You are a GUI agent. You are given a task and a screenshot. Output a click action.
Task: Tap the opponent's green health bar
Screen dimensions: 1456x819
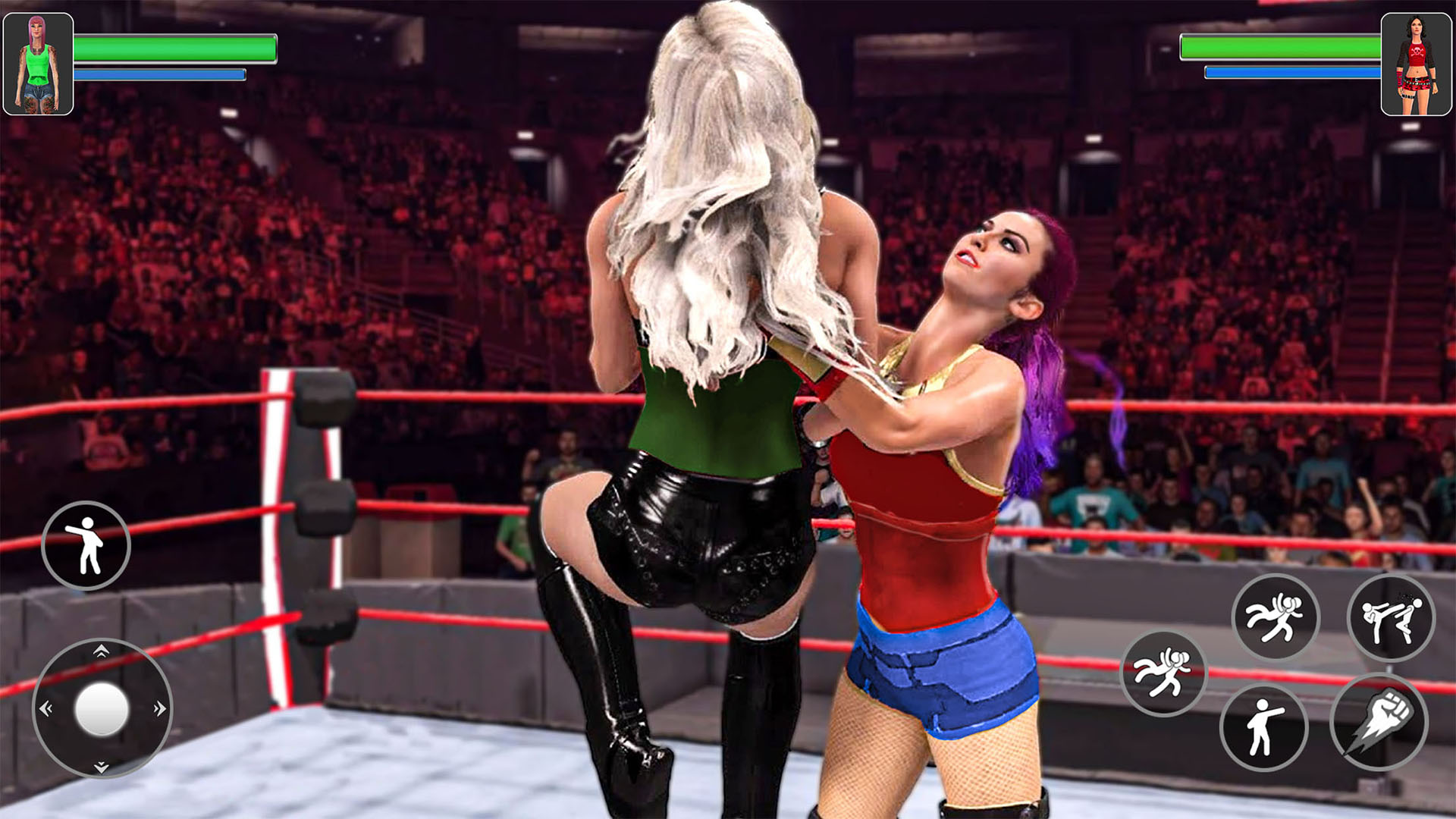[x=1282, y=49]
